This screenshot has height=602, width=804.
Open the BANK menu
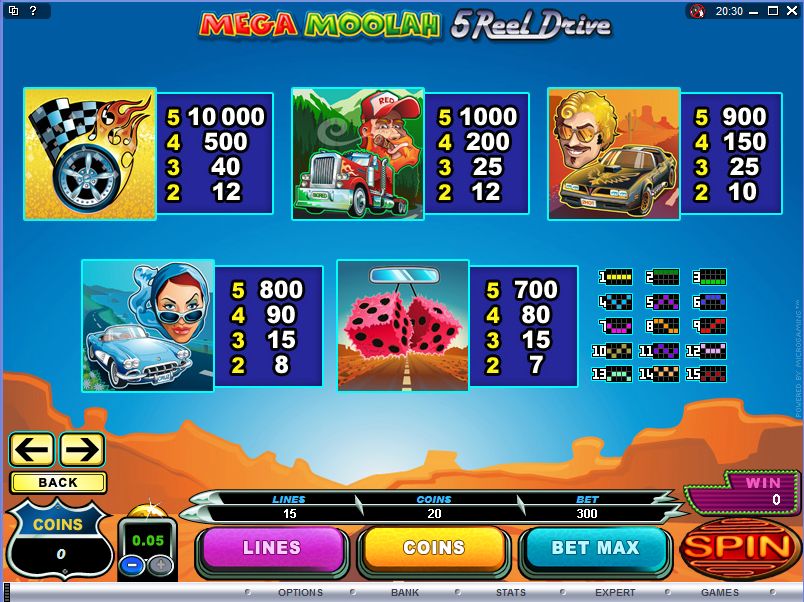(x=405, y=593)
